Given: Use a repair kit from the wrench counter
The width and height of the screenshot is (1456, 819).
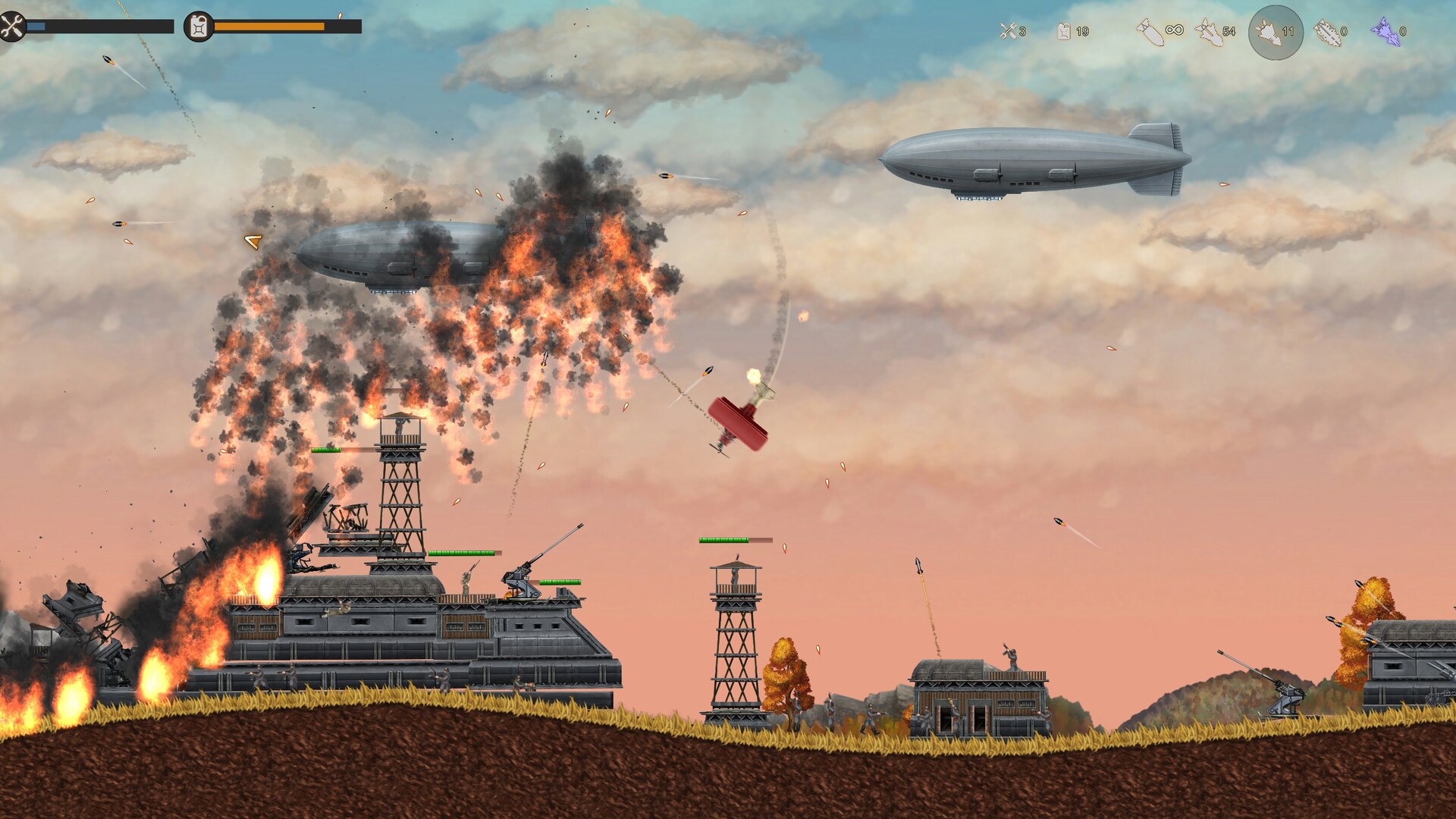Looking at the screenshot, I should click(1009, 31).
